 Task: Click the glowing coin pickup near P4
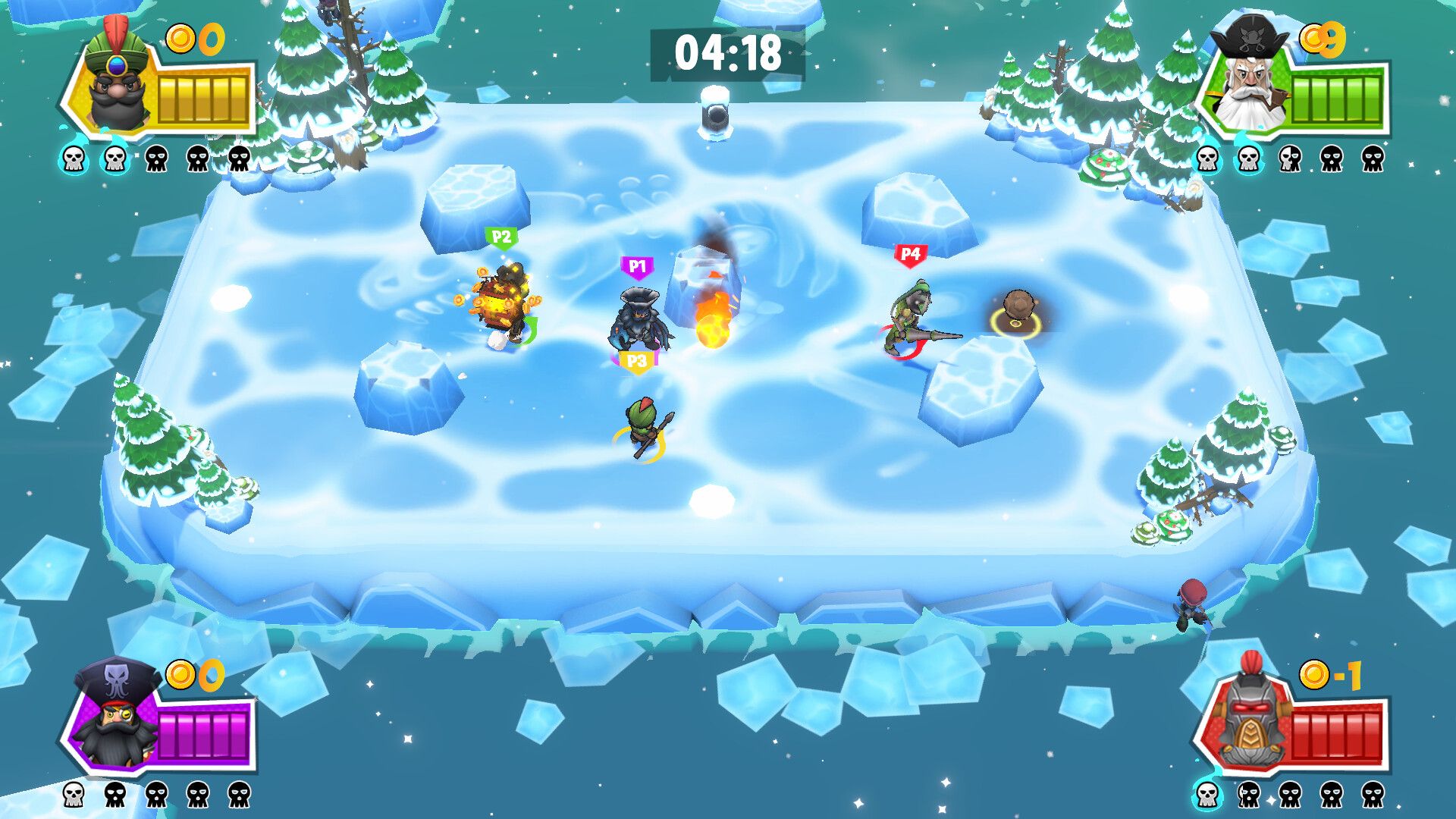[1019, 316]
